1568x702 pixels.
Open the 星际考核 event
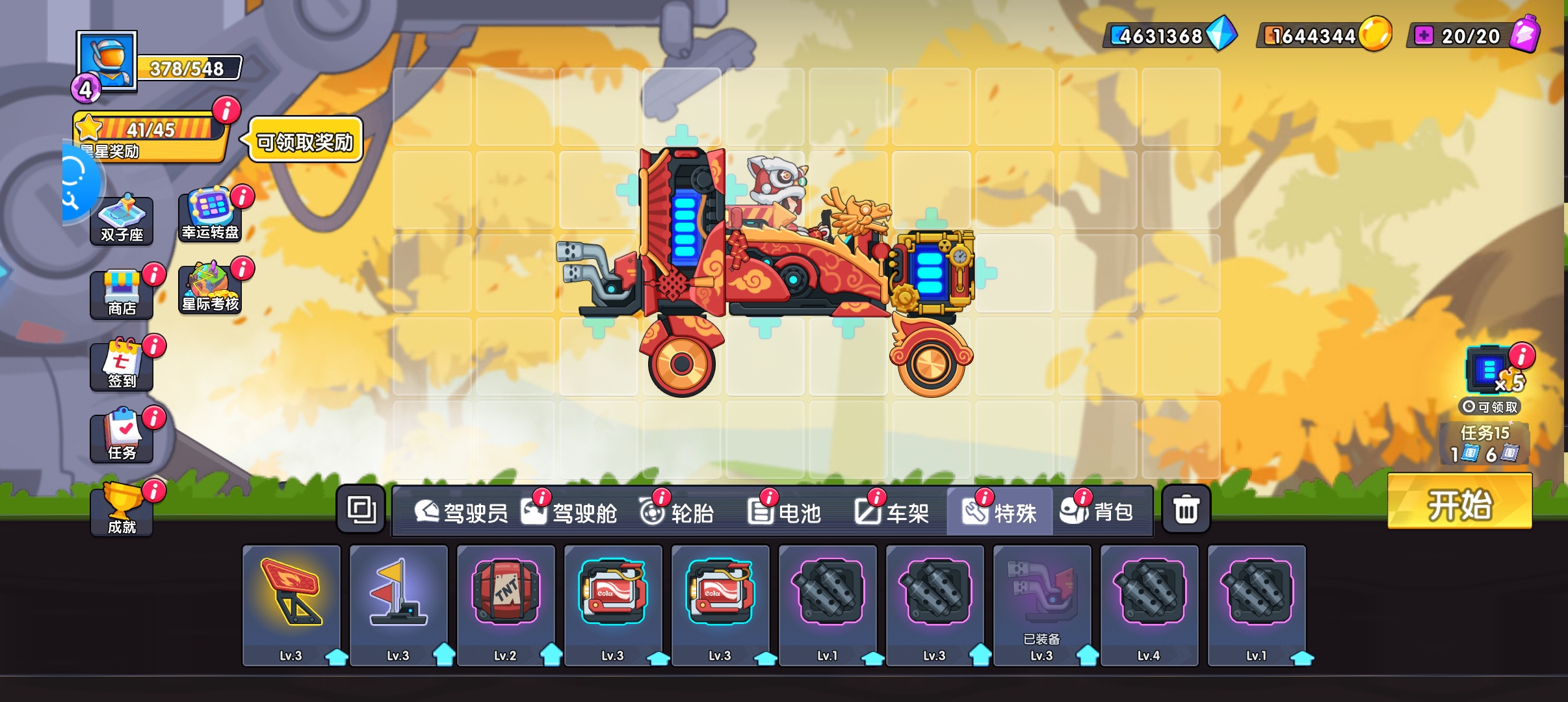point(210,288)
